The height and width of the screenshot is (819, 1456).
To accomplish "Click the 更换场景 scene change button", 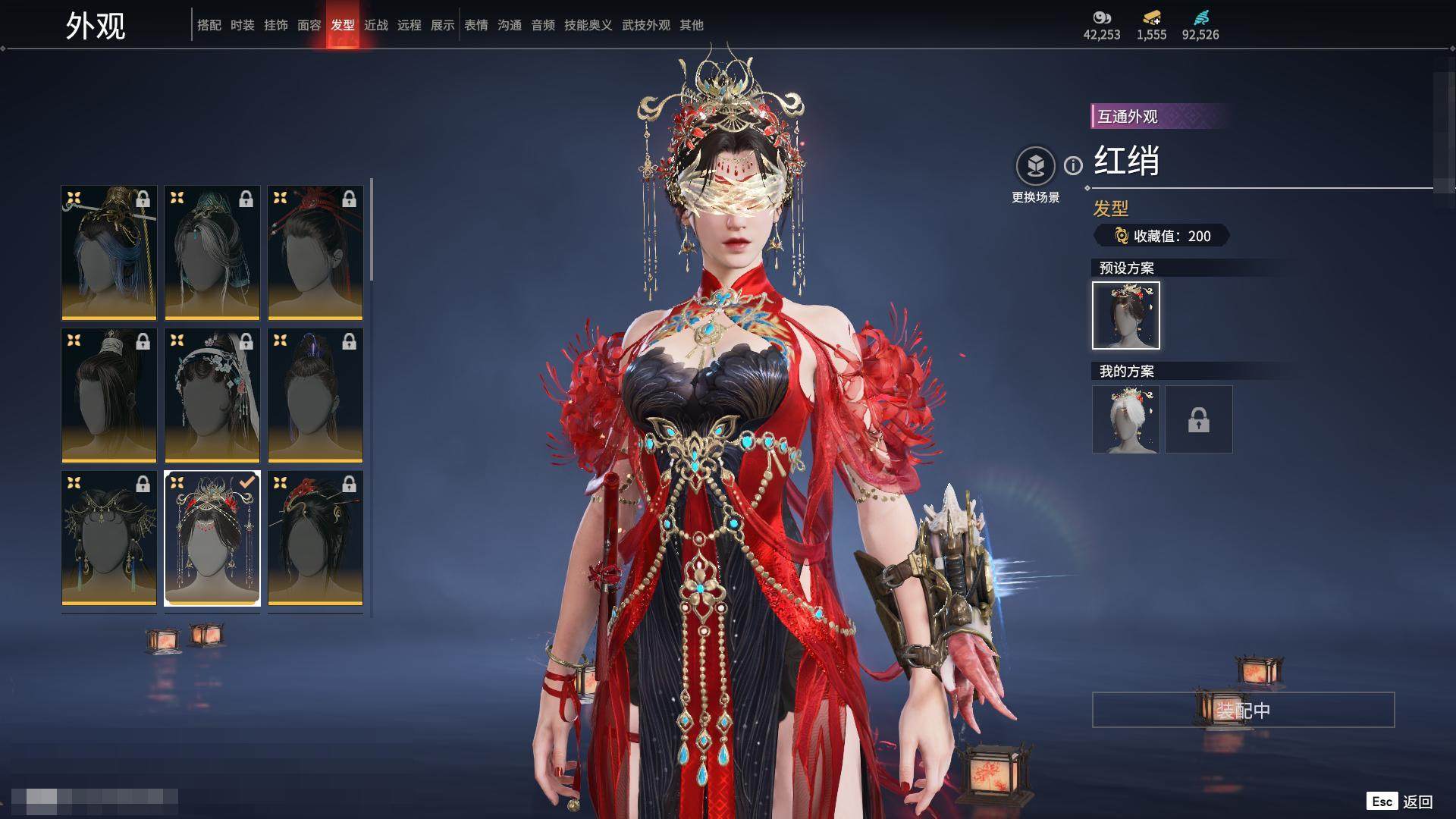I will (x=1035, y=166).
